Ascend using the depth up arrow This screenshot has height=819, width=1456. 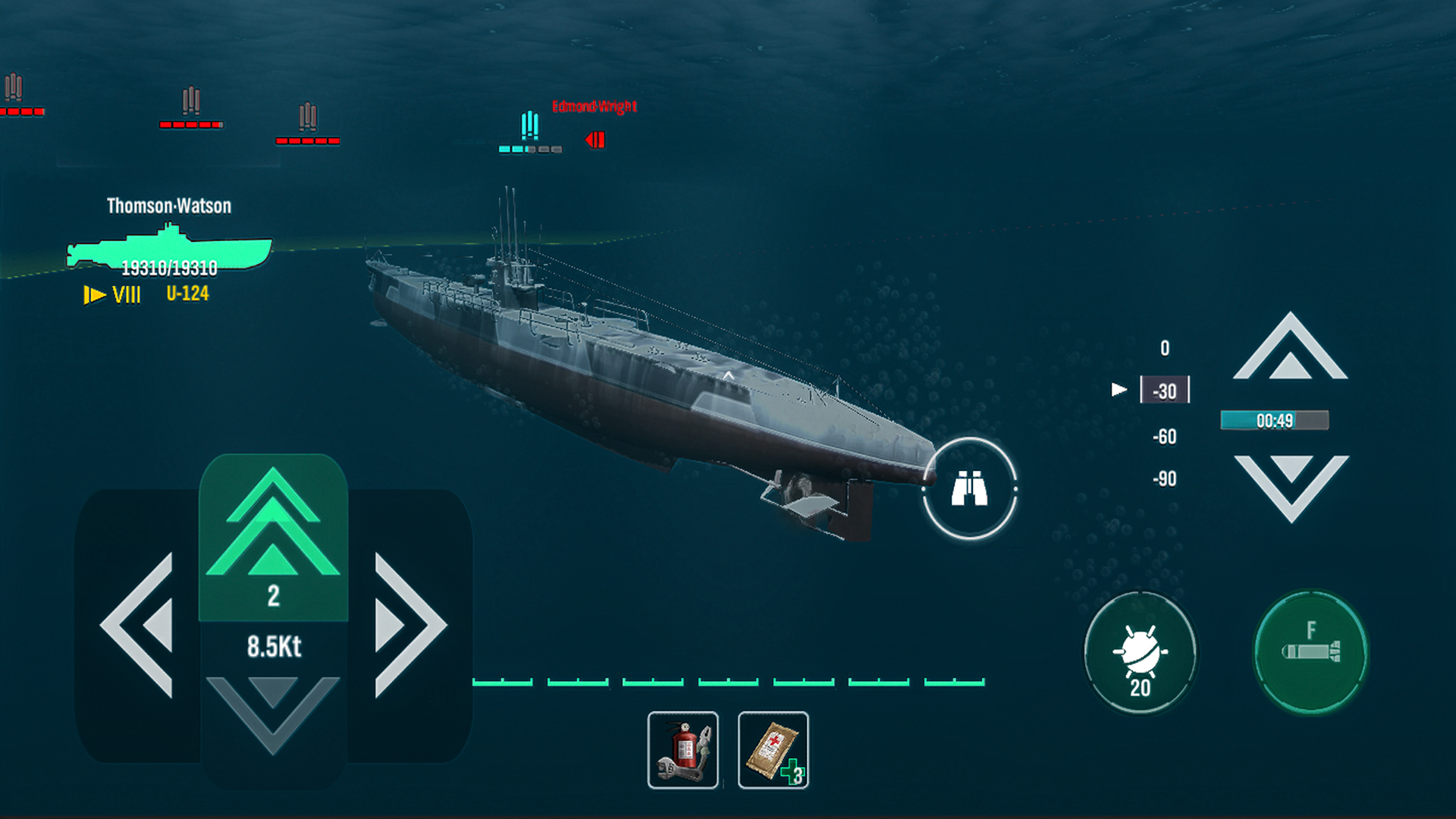coord(1290,349)
